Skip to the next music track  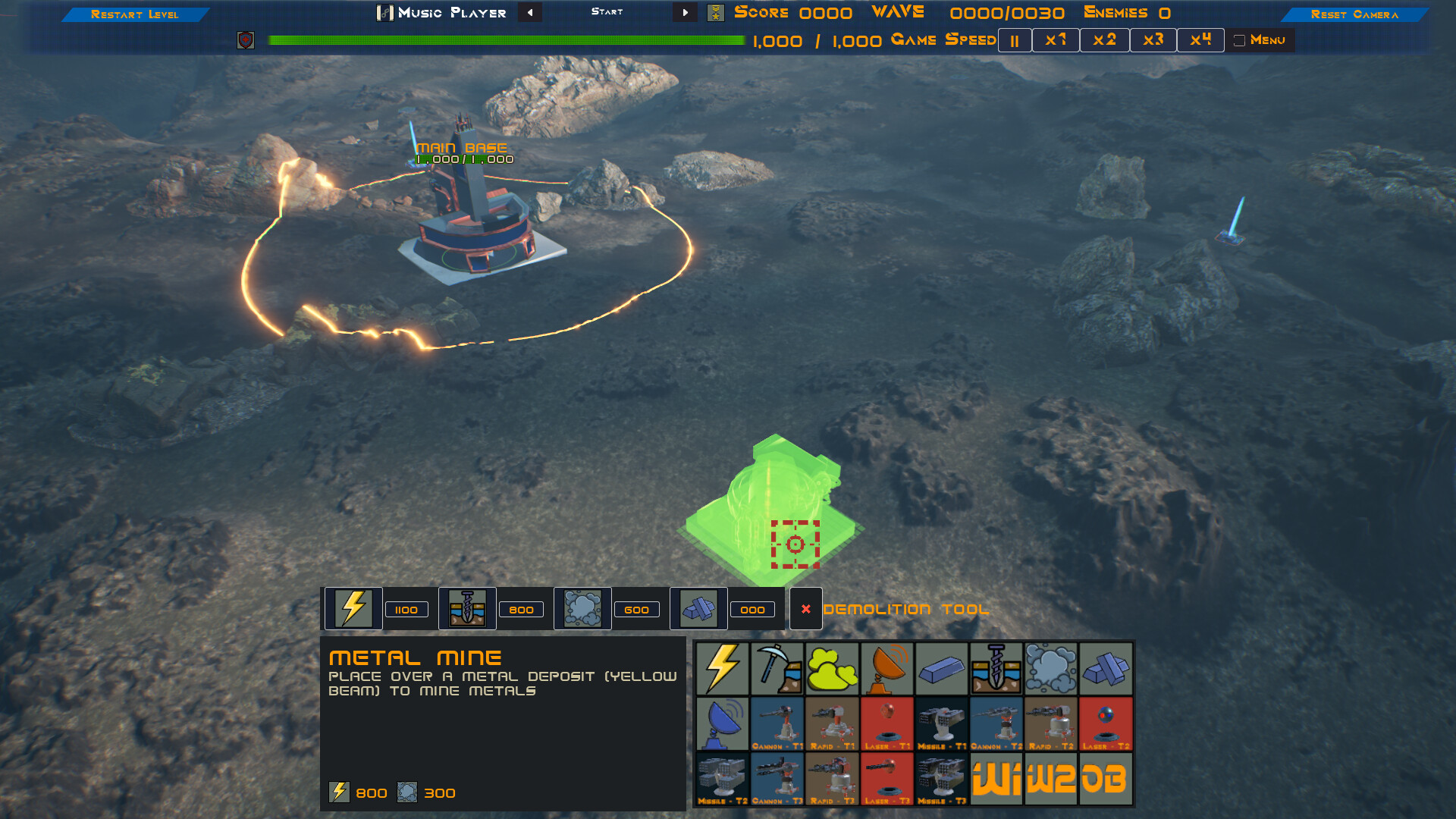tap(684, 12)
